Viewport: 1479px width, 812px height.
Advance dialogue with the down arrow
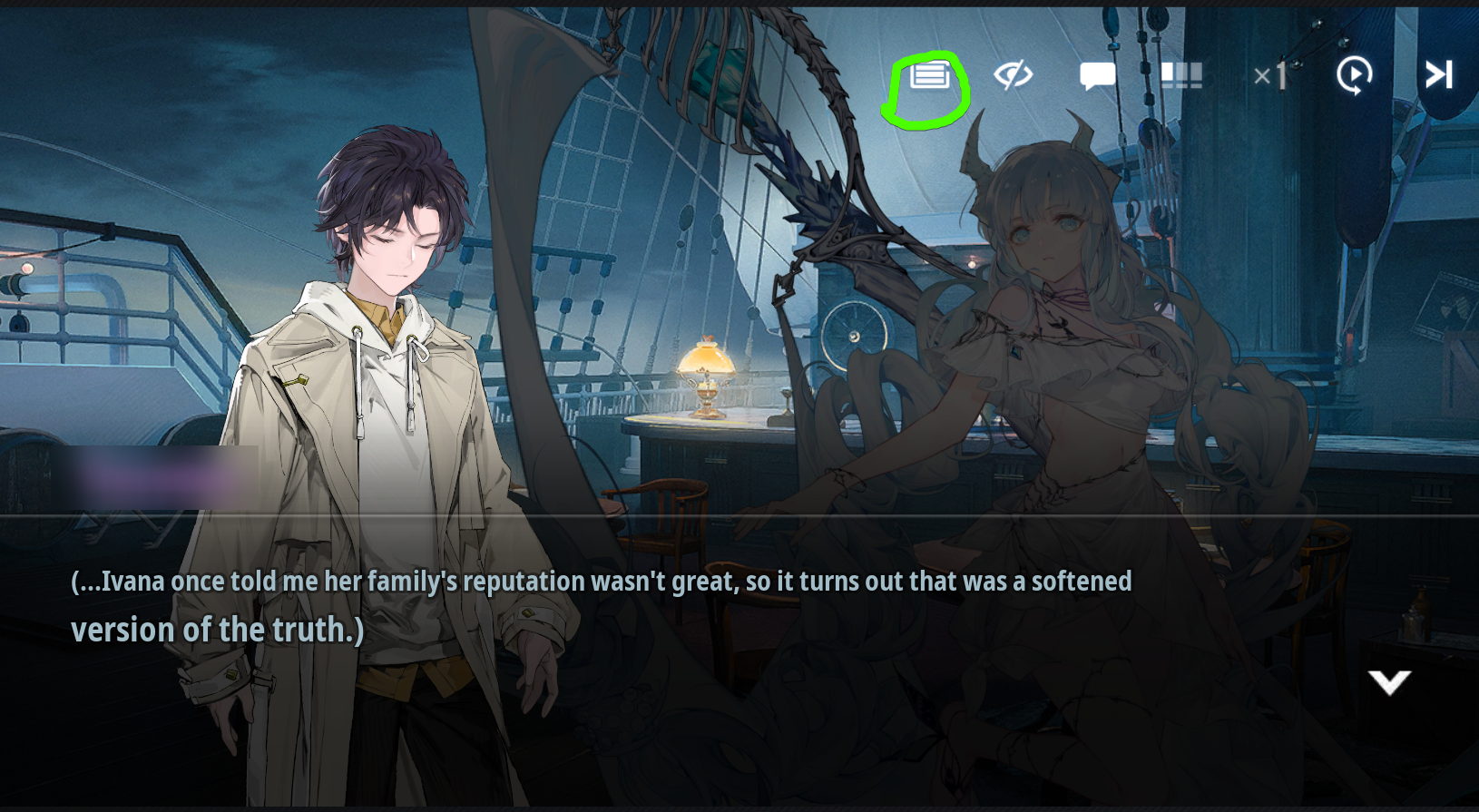pos(1389,682)
